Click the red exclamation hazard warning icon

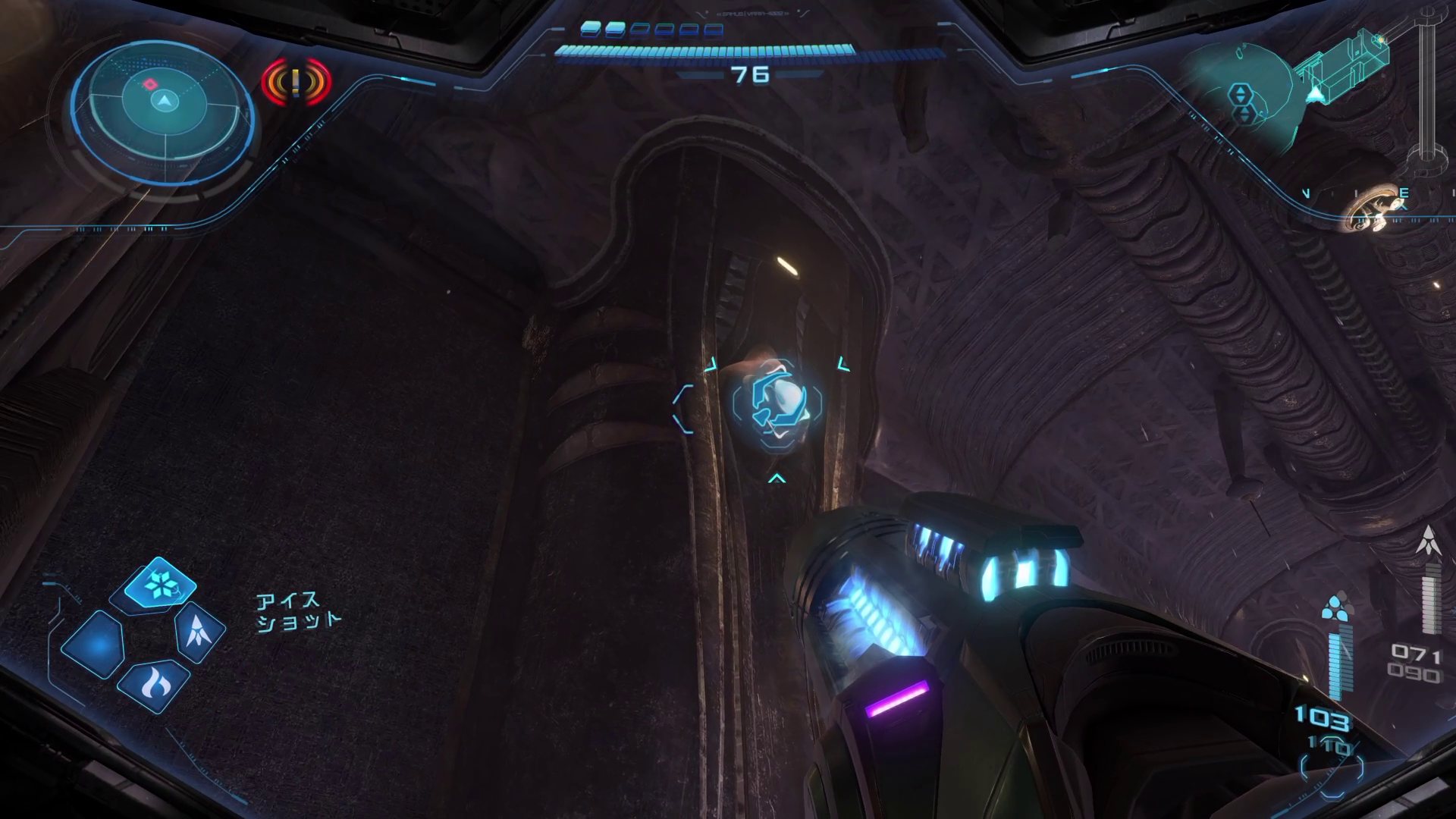point(297,80)
